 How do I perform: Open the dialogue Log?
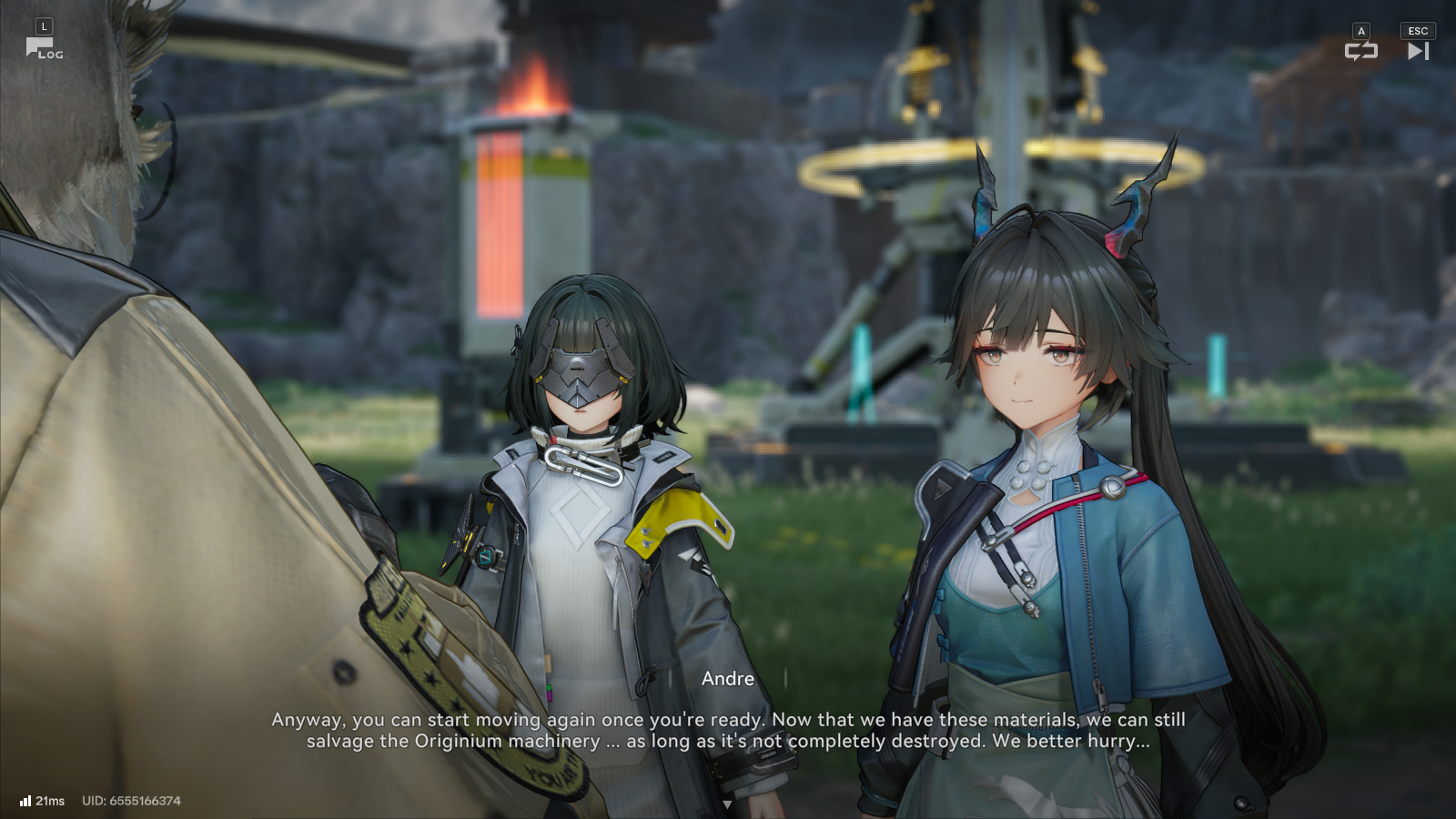coord(43,47)
